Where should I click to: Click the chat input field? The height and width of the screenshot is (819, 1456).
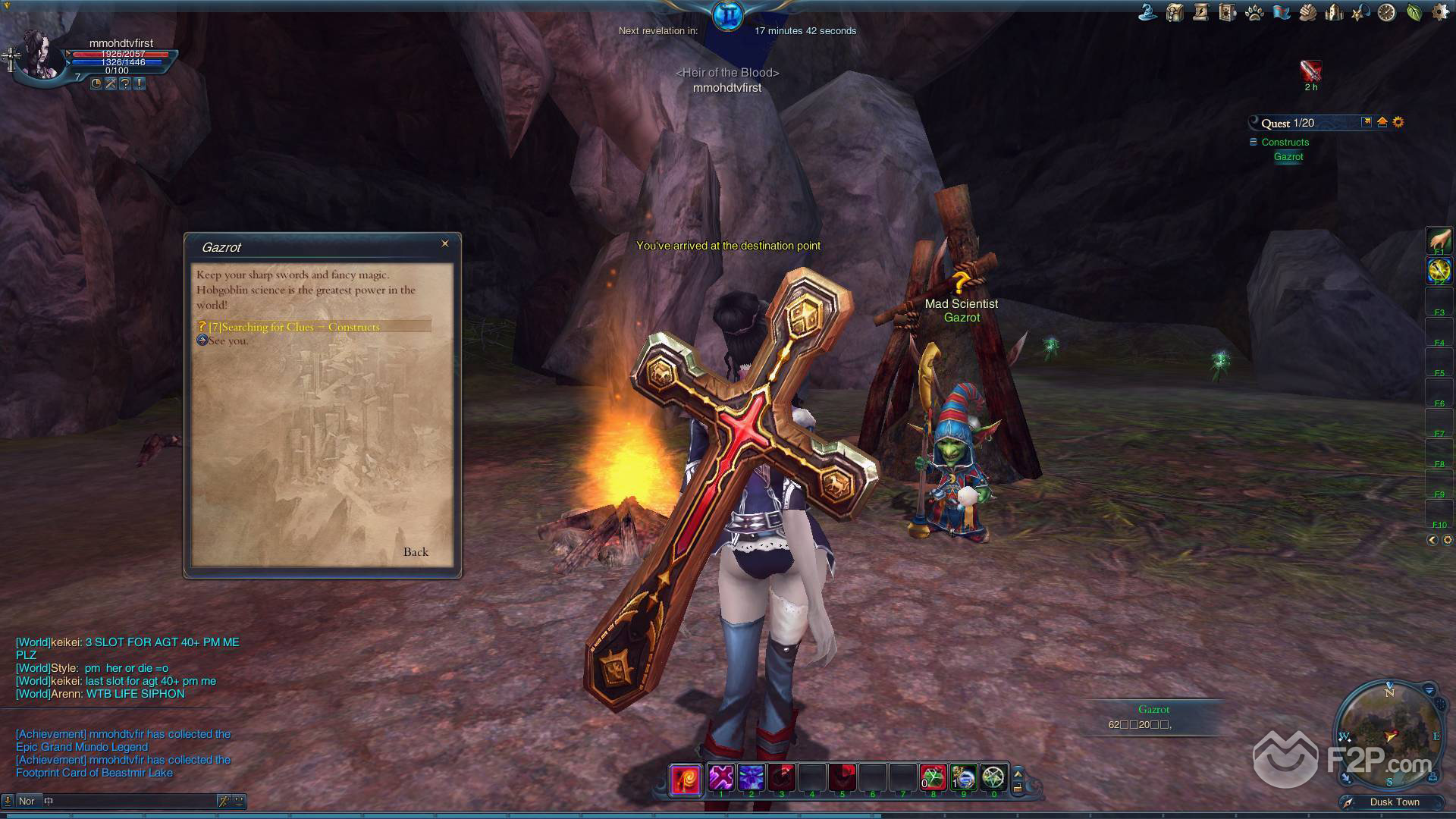tap(129, 801)
